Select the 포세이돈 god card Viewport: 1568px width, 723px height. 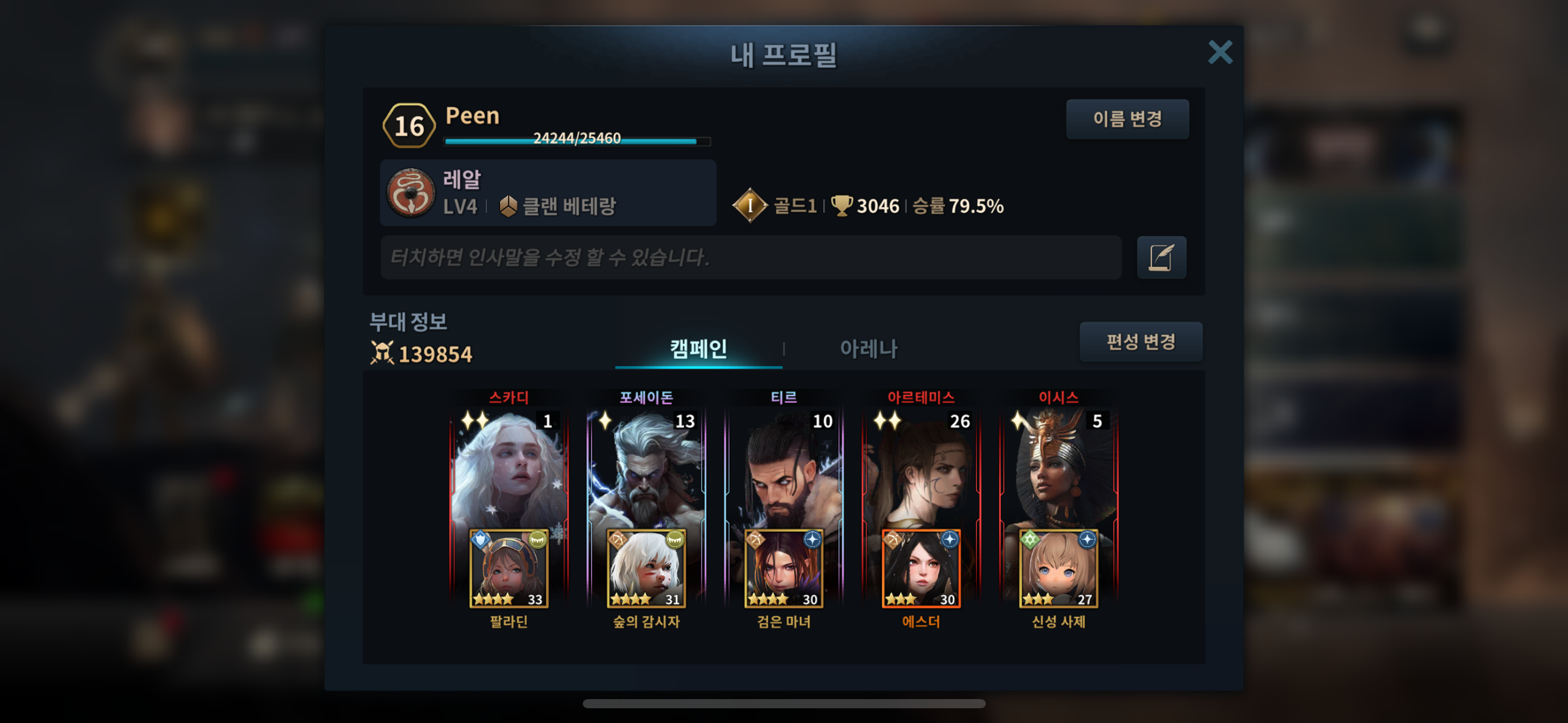pos(646,466)
